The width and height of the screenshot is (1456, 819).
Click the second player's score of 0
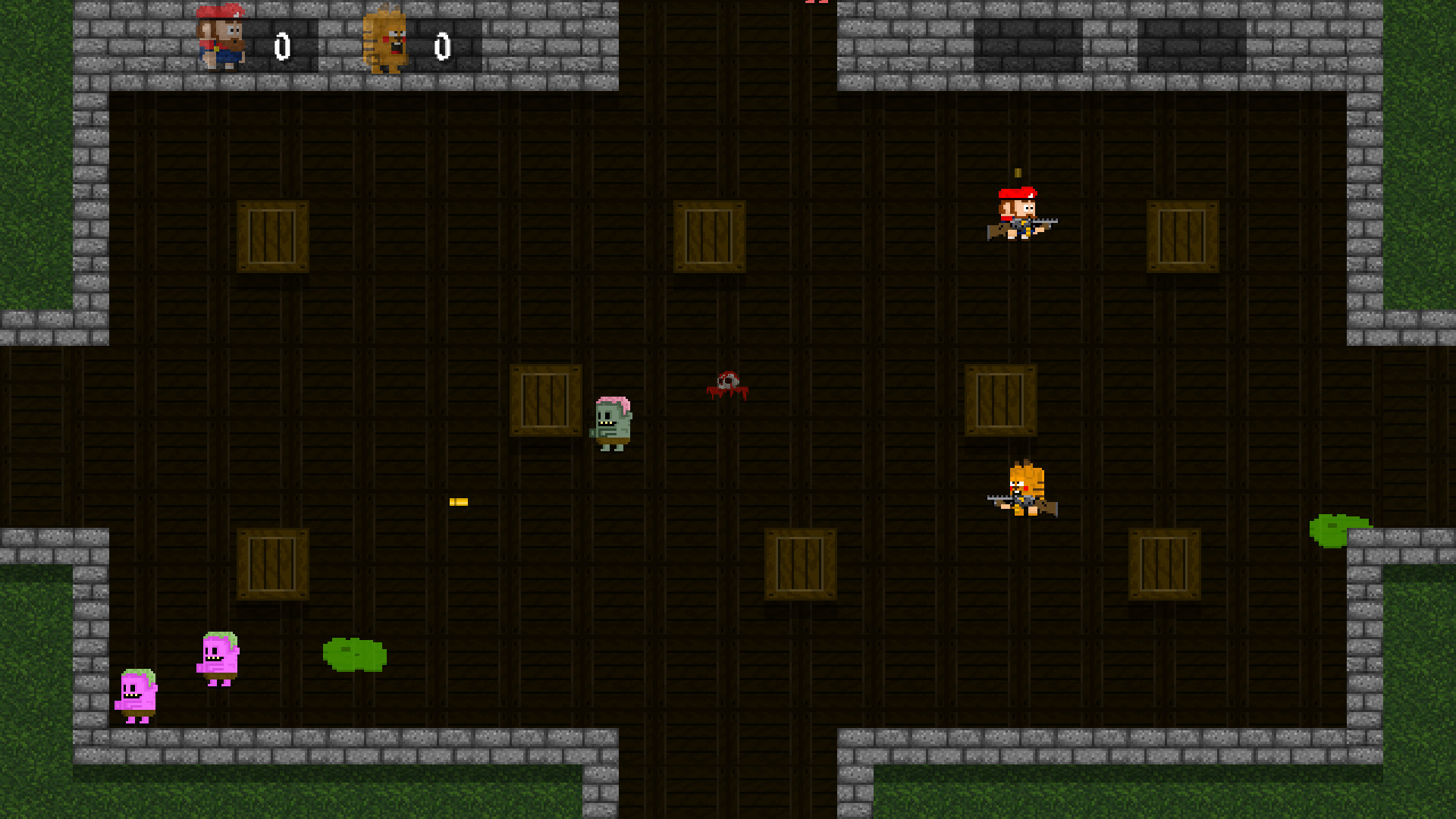[x=441, y=45]
